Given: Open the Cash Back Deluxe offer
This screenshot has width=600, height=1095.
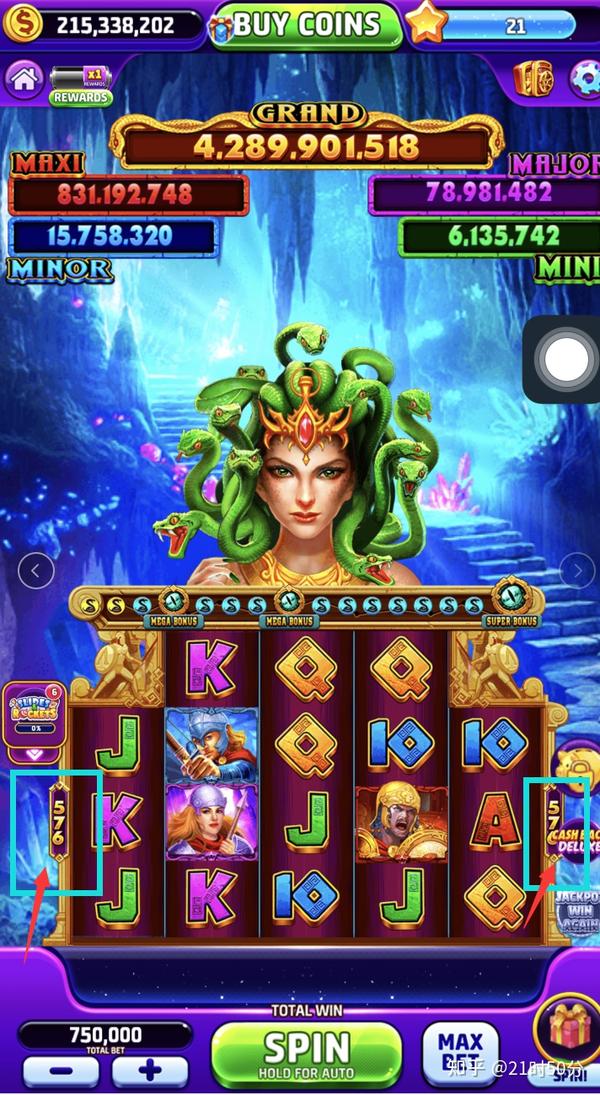Looking at the screenshot, I should (x=576, y=840).
